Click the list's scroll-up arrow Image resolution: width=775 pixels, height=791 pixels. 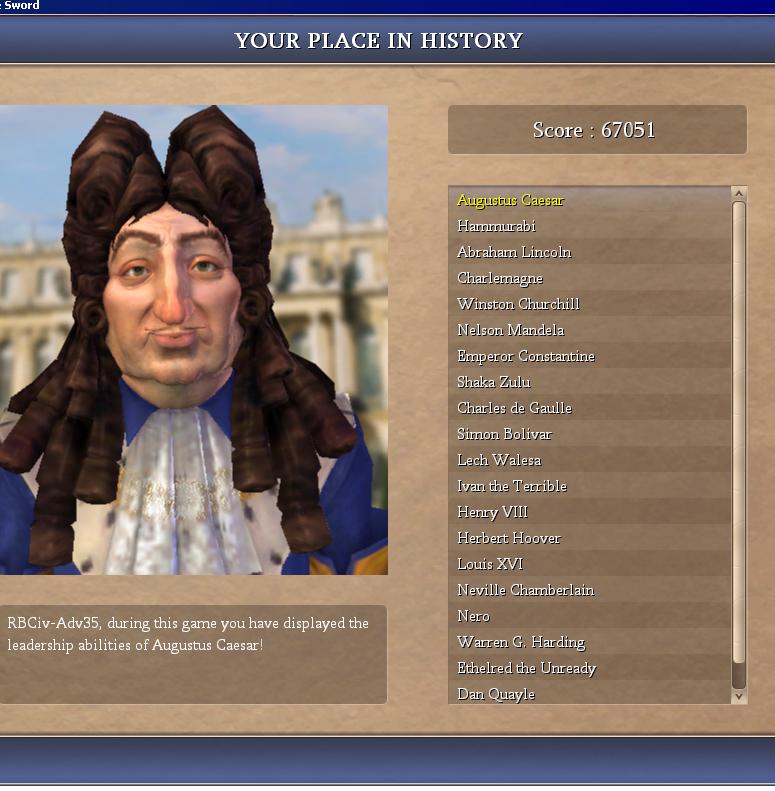pos(739,193)
